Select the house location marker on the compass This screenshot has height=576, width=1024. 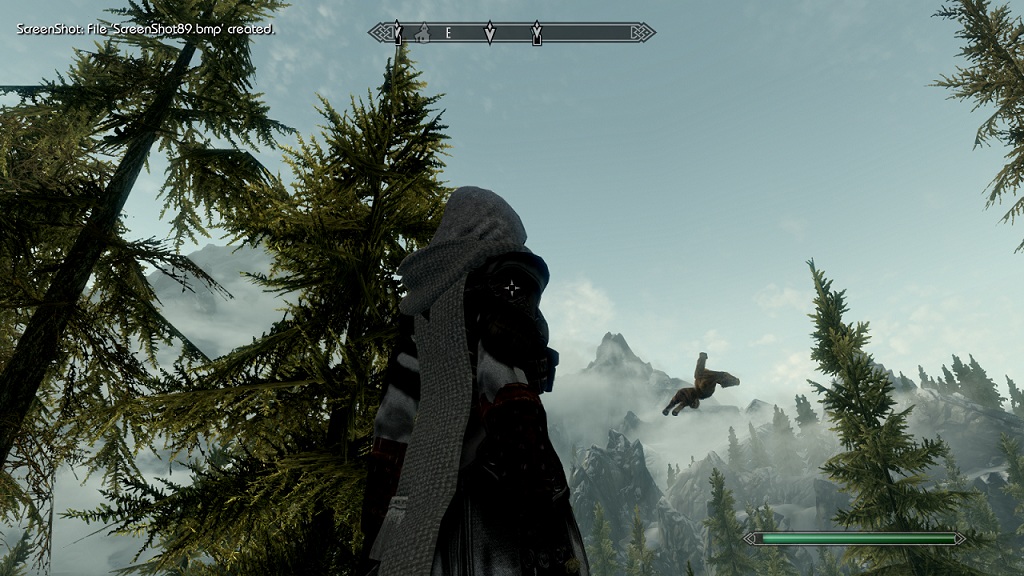422,33
